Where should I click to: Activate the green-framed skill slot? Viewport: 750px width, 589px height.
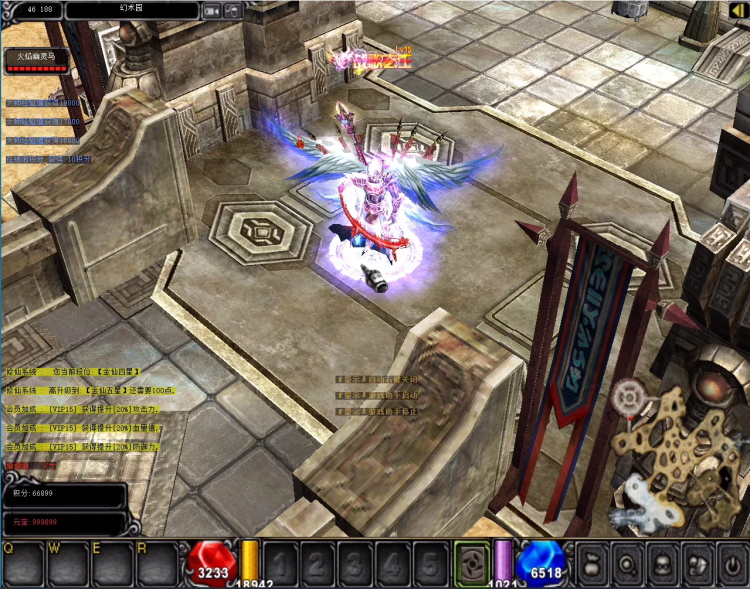pyautogui.click(x=471, y=562)
